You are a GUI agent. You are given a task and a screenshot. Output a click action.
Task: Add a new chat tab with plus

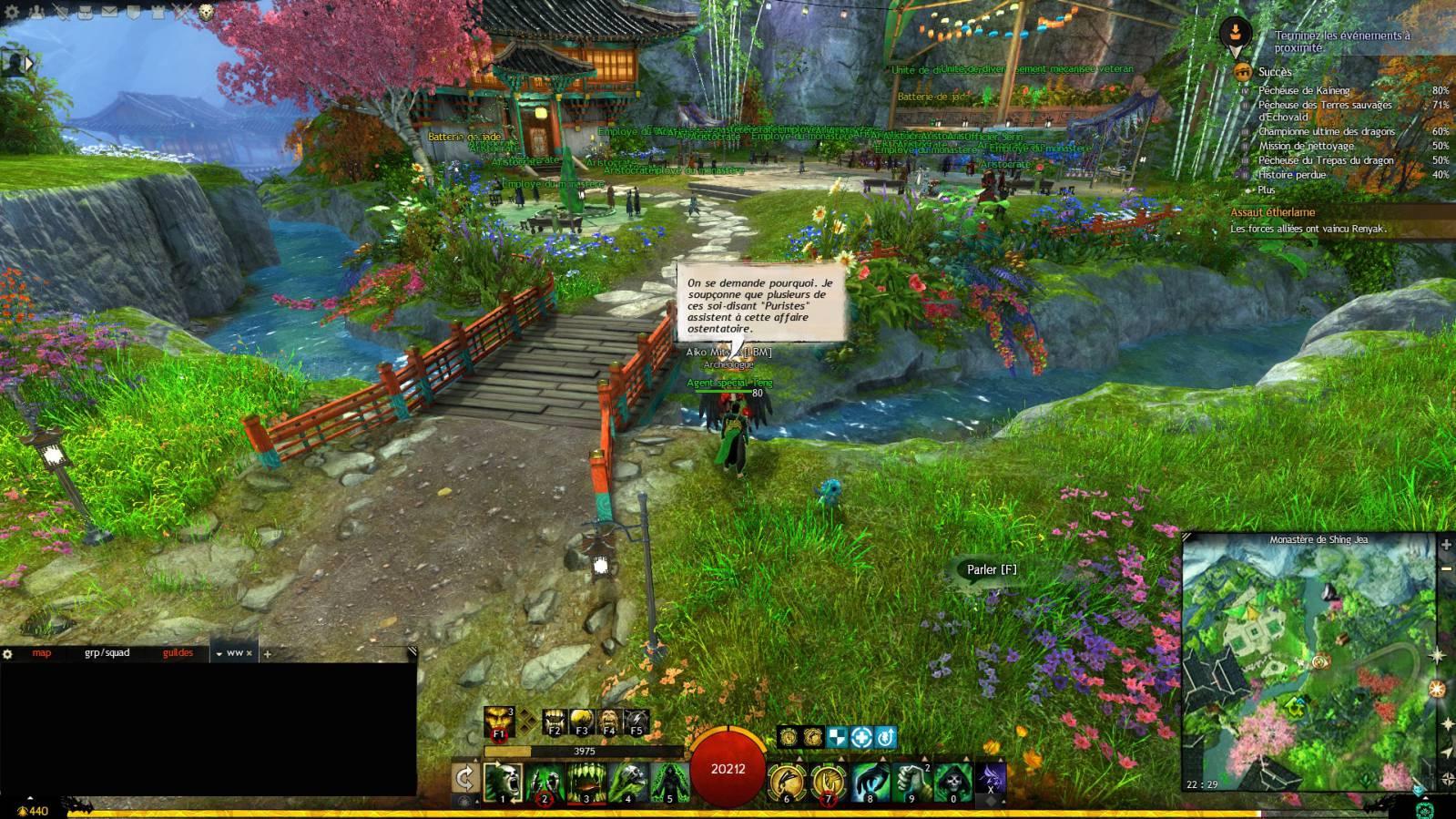(x=268, y=654)
